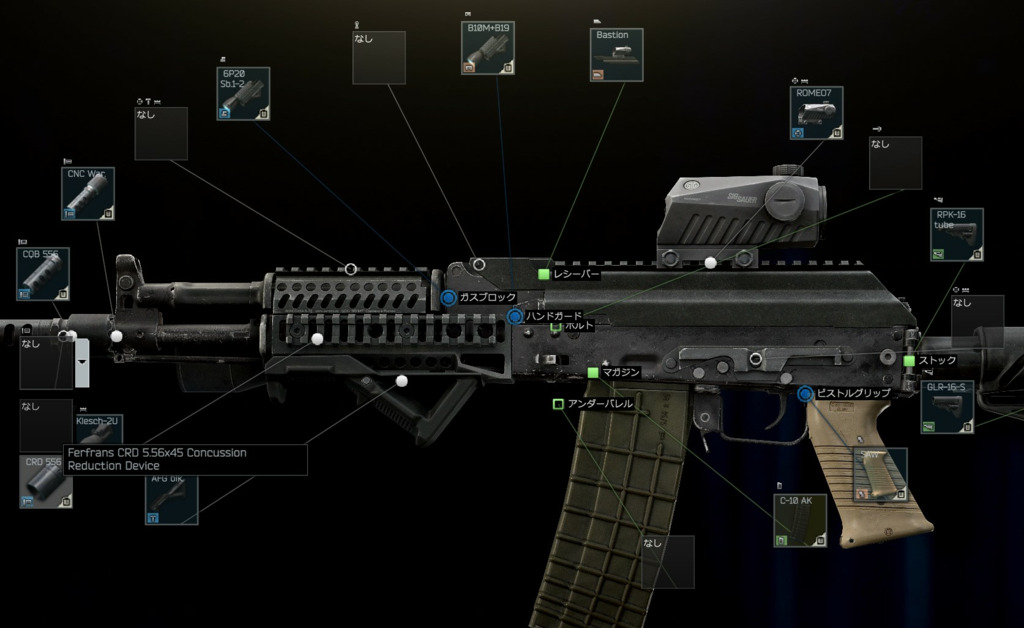1024x628 pixels.
Task: Choose the Bastion receiver cover slot
Action: pyautogui.click(x=616, y=54)
